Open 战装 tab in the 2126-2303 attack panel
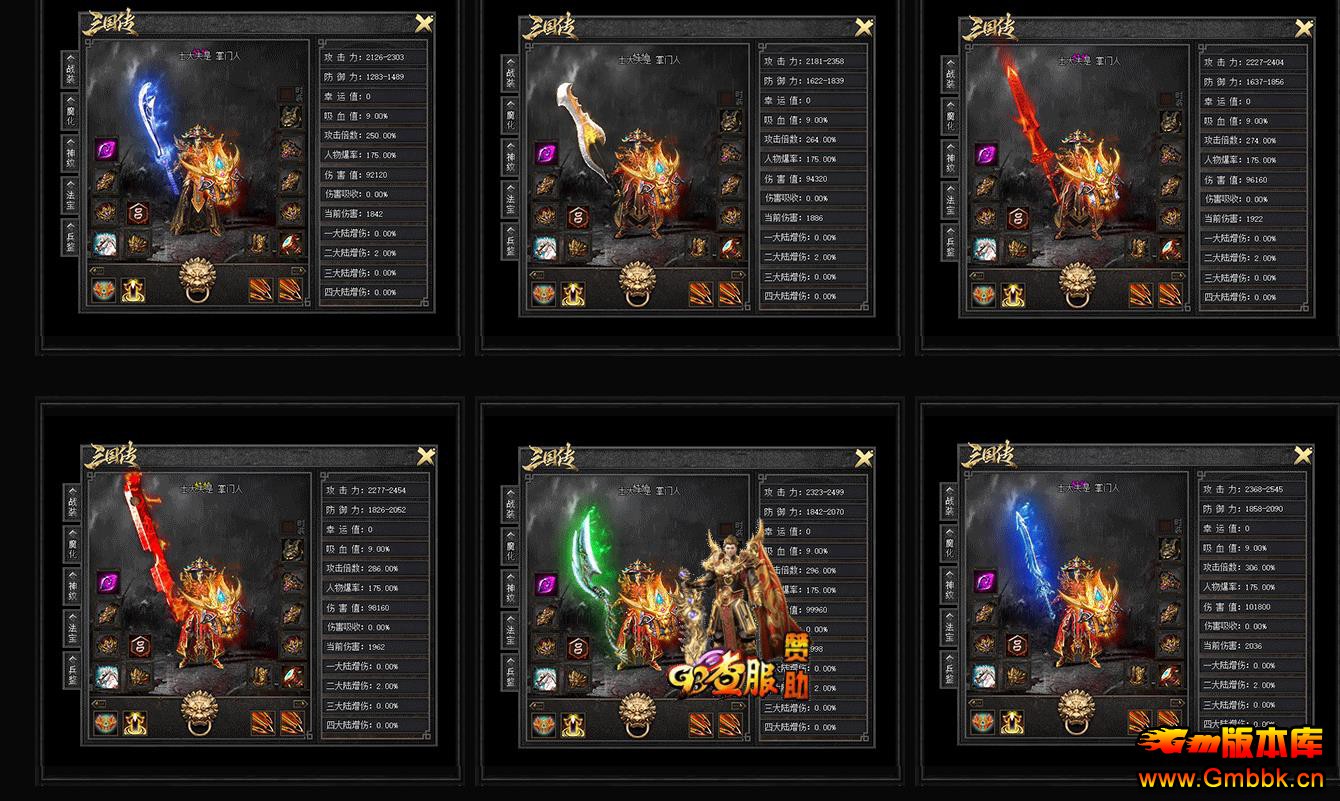 (x=71, y=69)
